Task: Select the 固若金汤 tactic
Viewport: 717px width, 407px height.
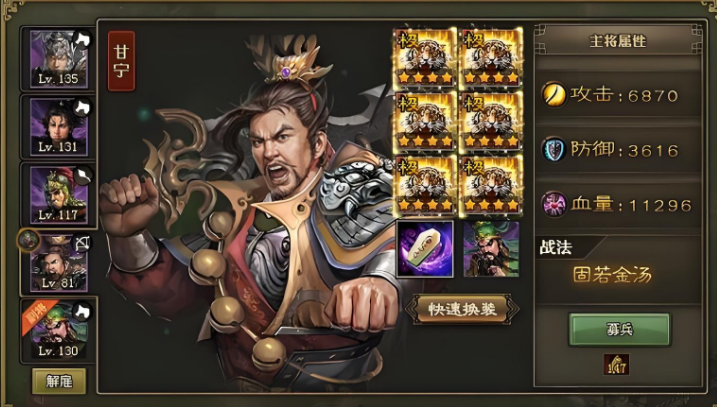Action: 611,274
